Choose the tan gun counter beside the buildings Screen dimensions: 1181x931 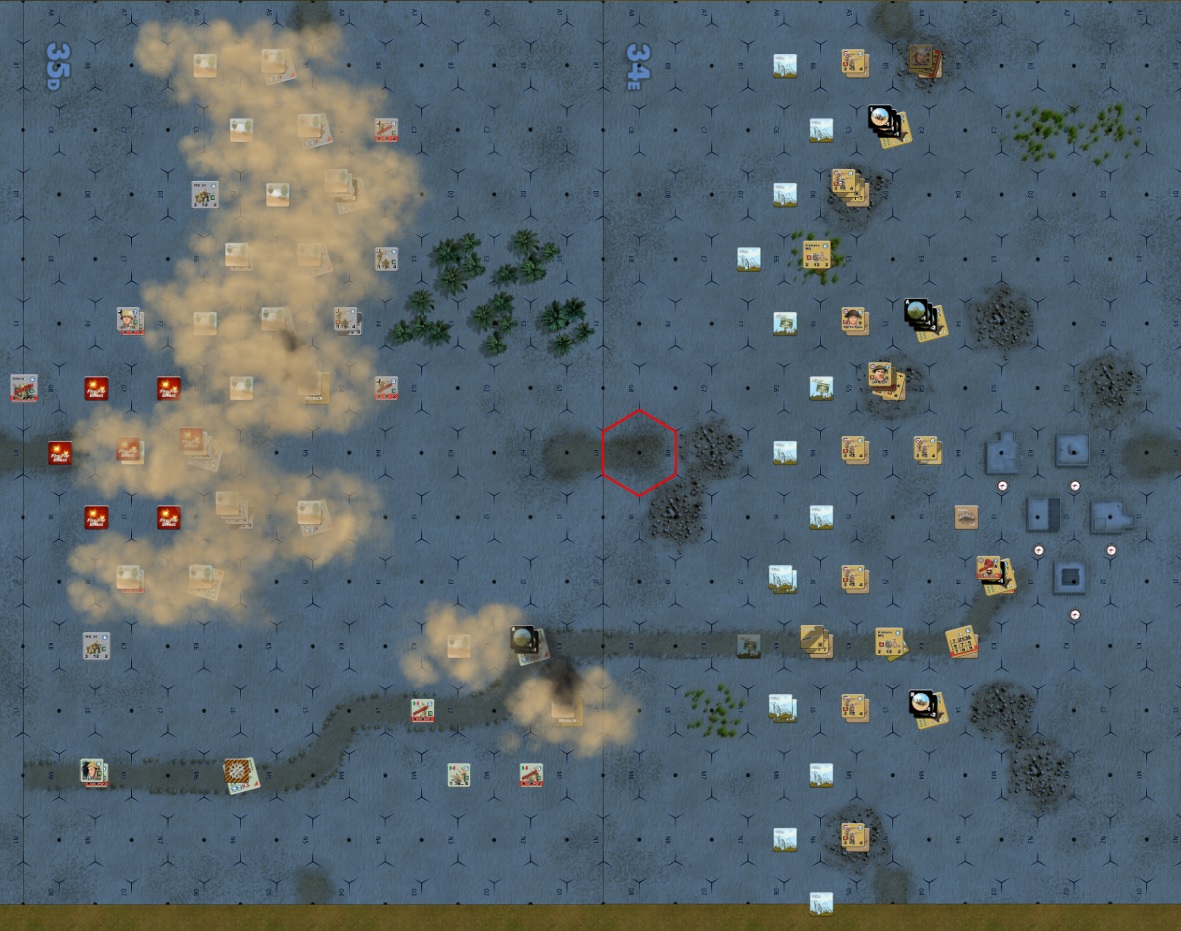click(965, 517)
